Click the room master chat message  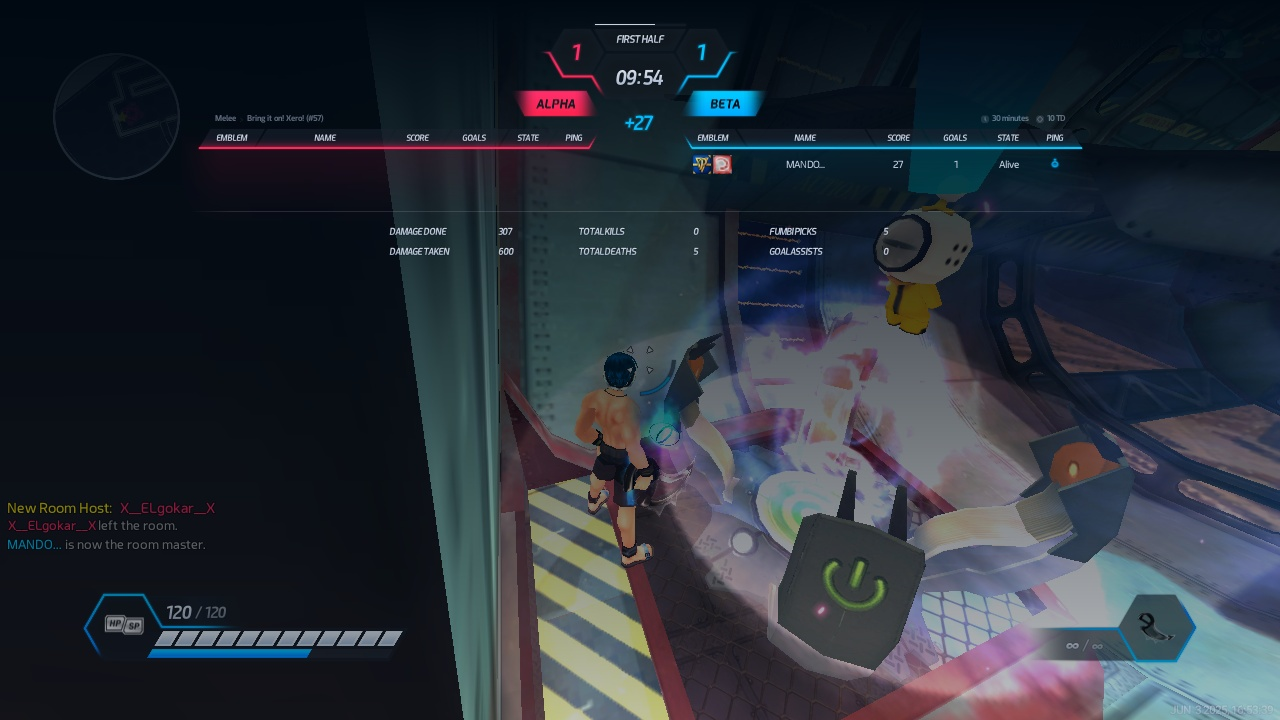[106, 545]
